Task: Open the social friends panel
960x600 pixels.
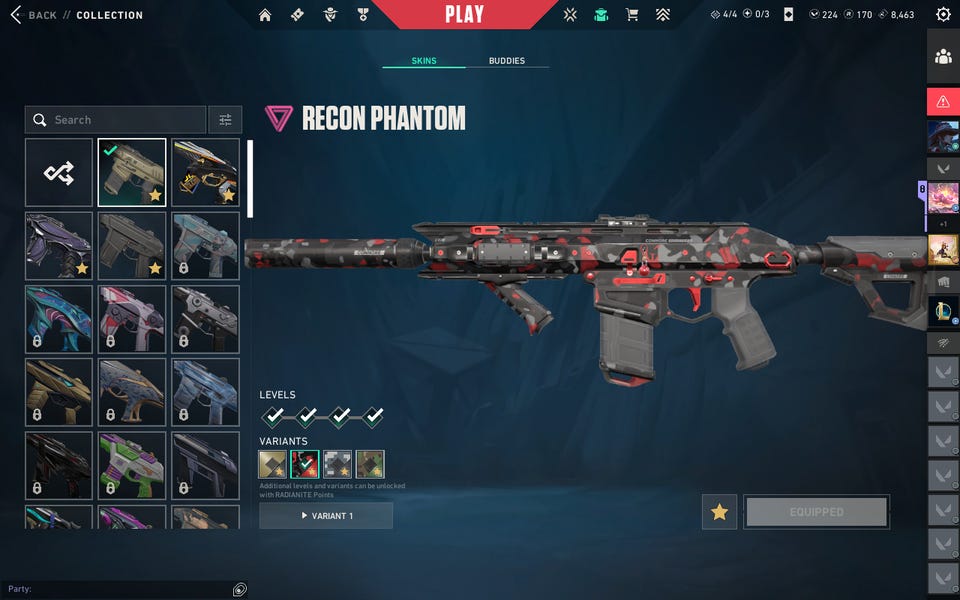Action: (943, 57)
